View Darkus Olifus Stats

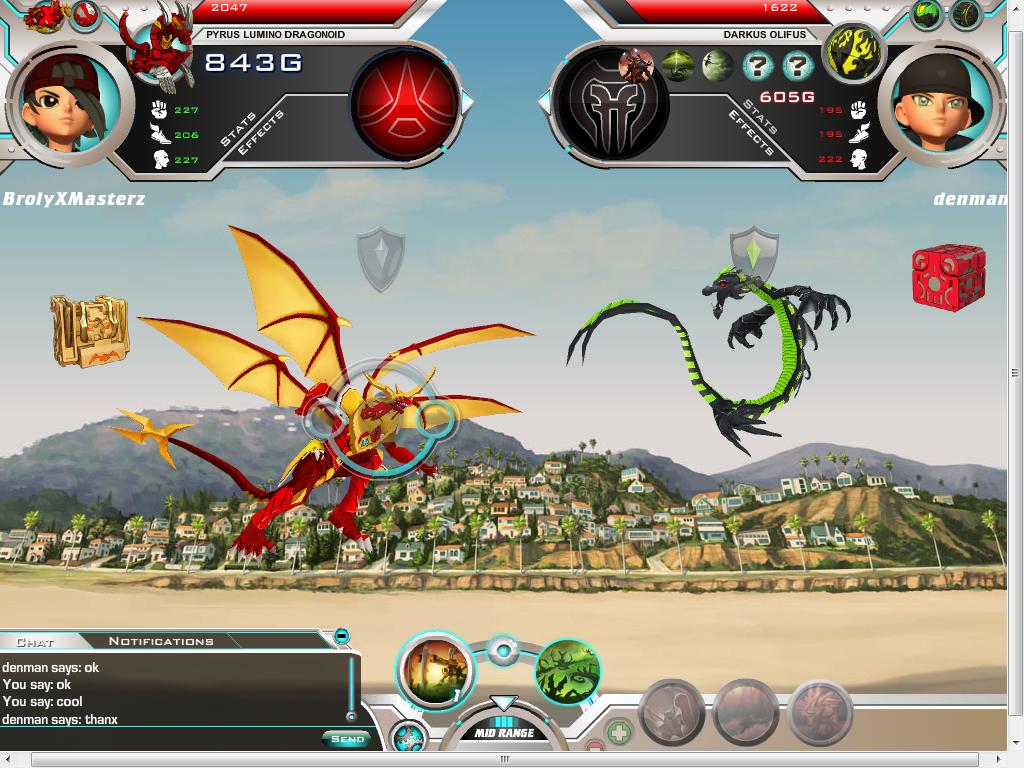761,117
